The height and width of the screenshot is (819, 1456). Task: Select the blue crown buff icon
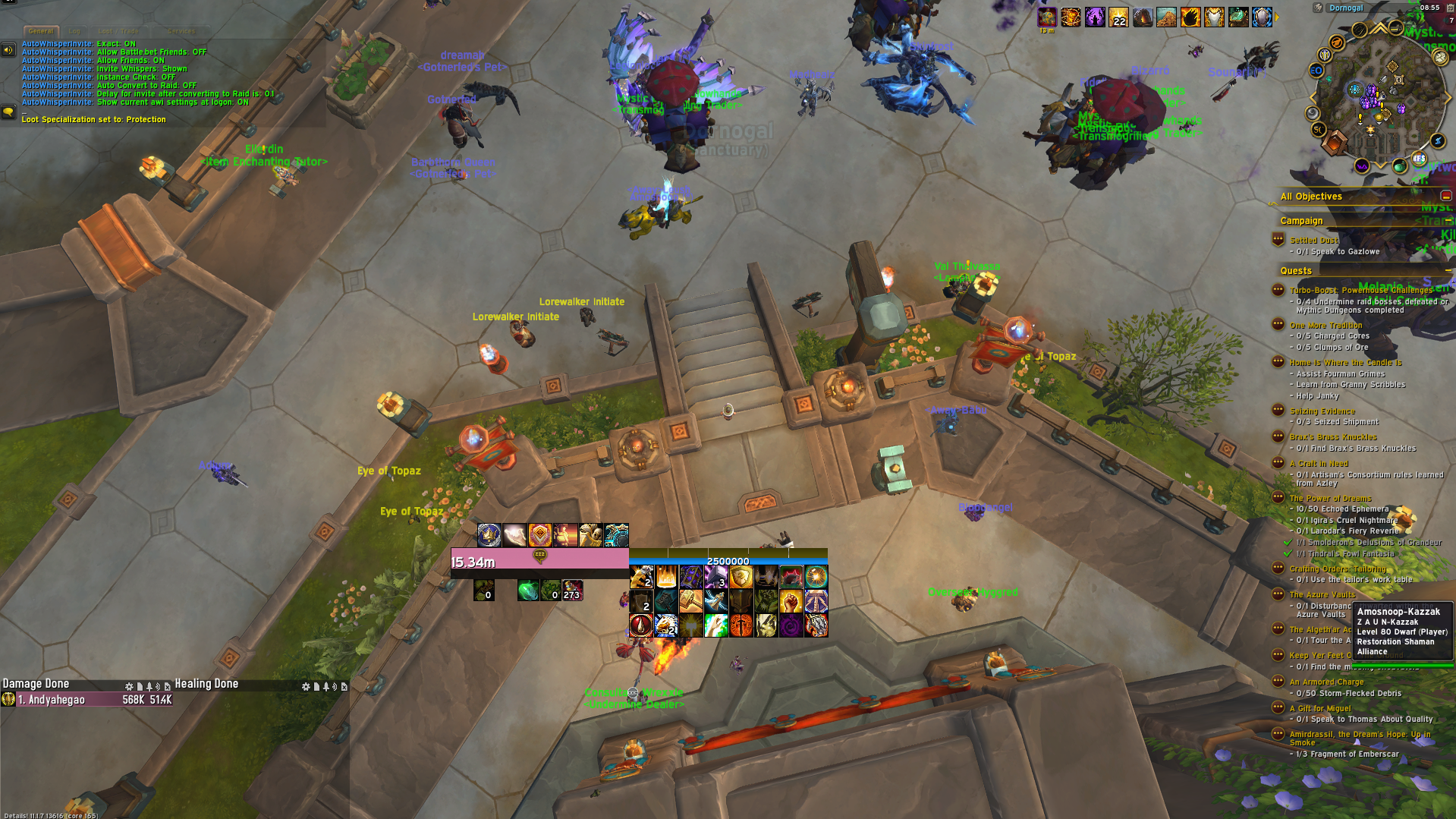point(489,535)
